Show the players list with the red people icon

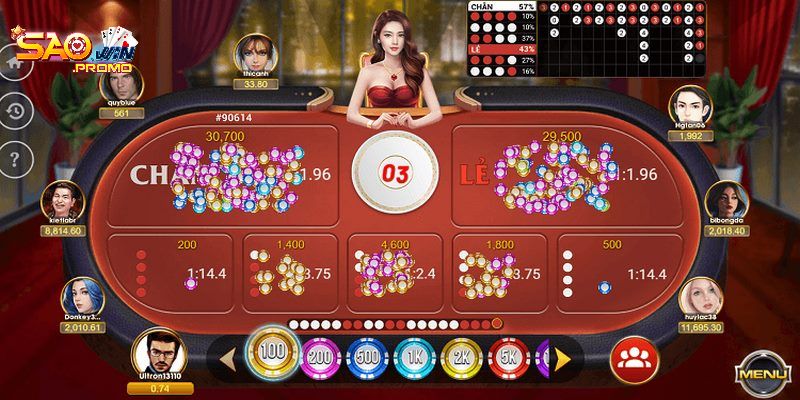pyautogui.click(x=630, y=358)
